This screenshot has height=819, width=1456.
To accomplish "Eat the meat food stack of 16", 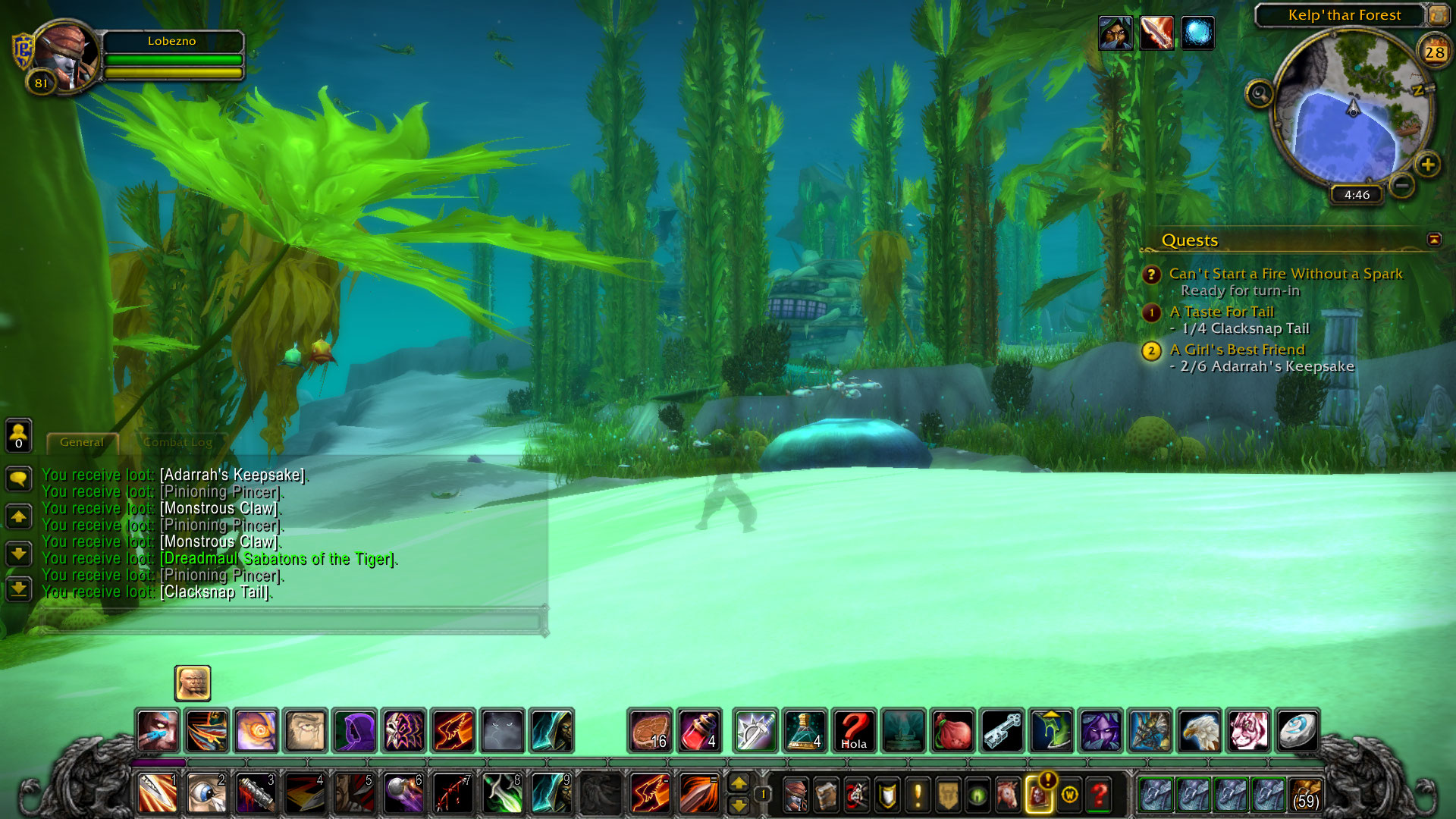I will click(650, 731).
